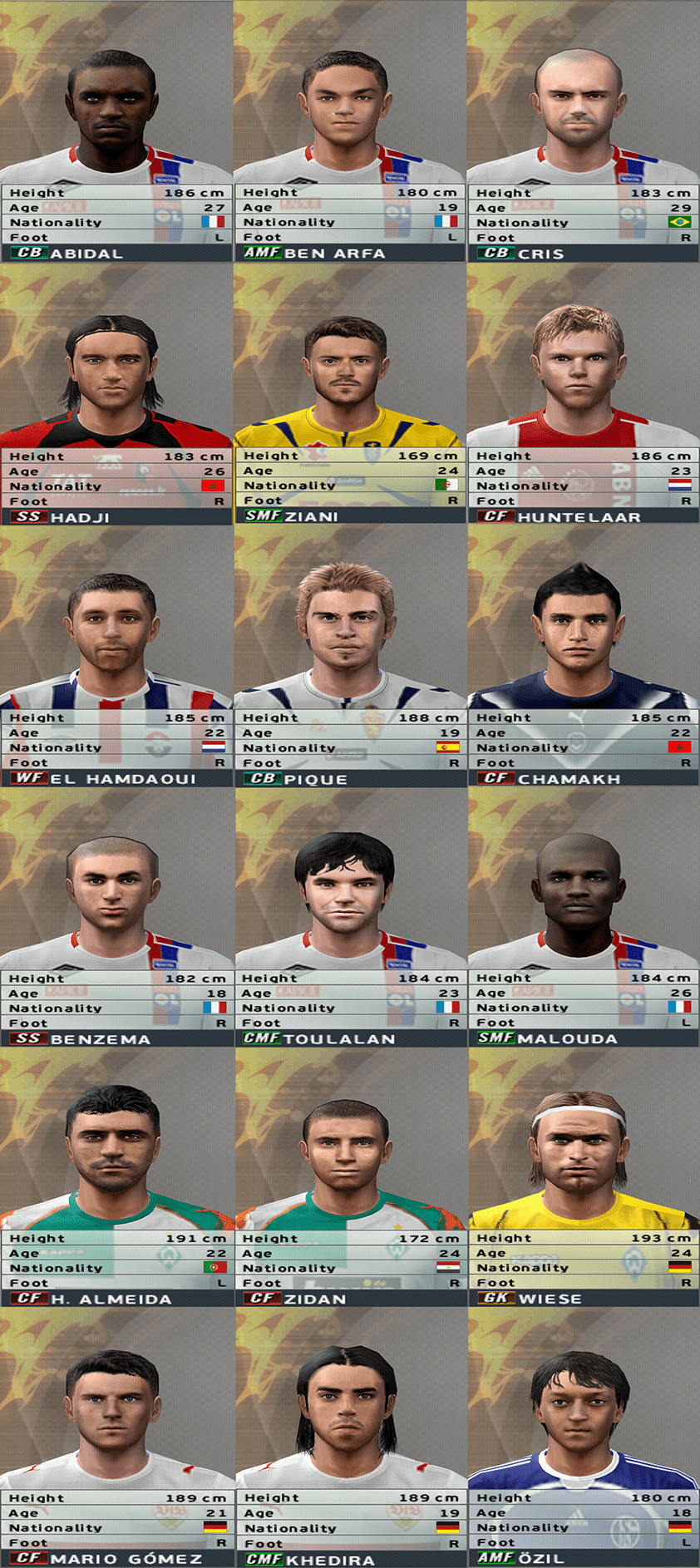Click Khedira's player card

point(349,1437)
